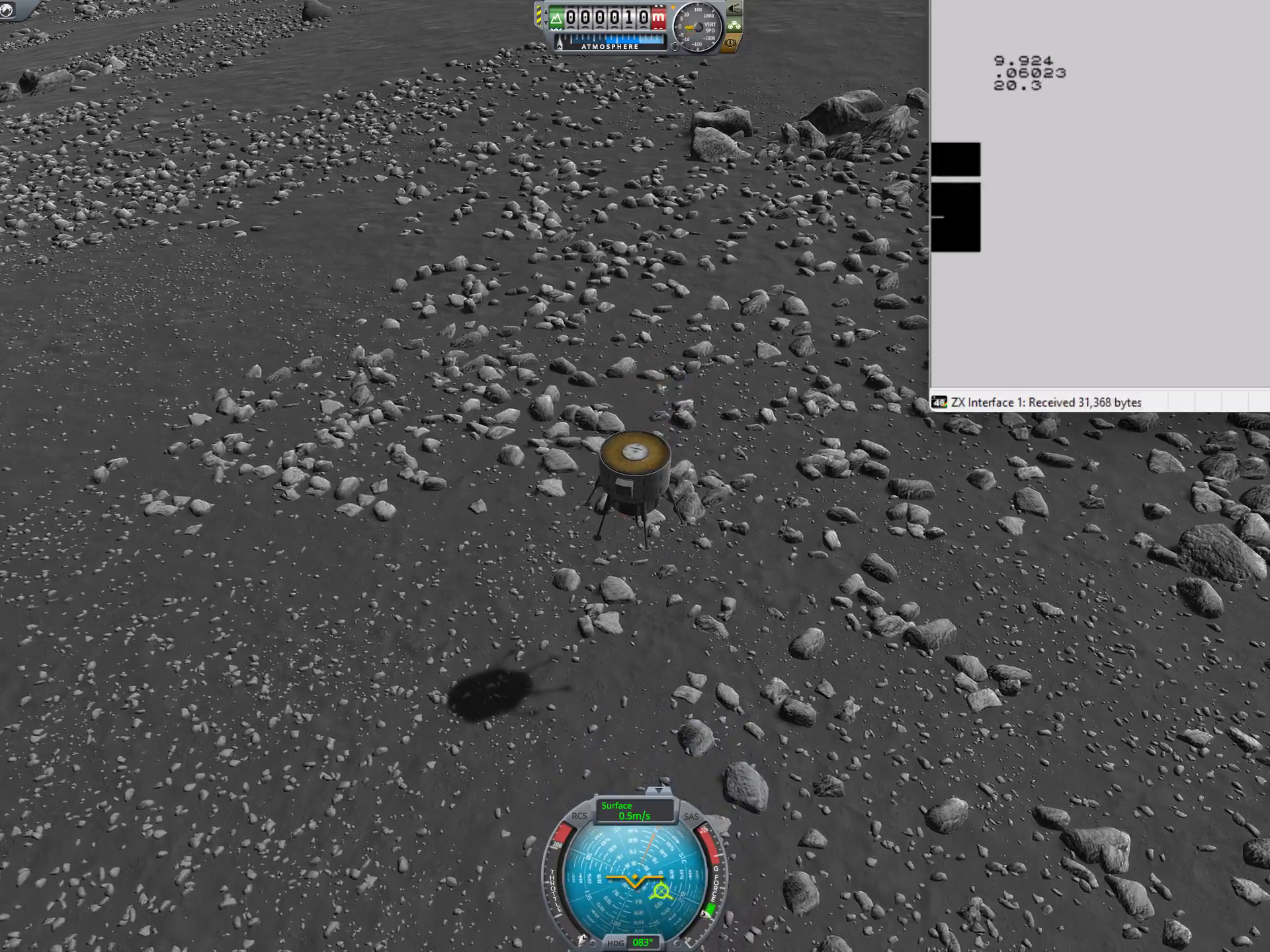Click the small up arrow beside the altimeter
1270x952 pixels.
pyautogui.click(x=546, y=11)
